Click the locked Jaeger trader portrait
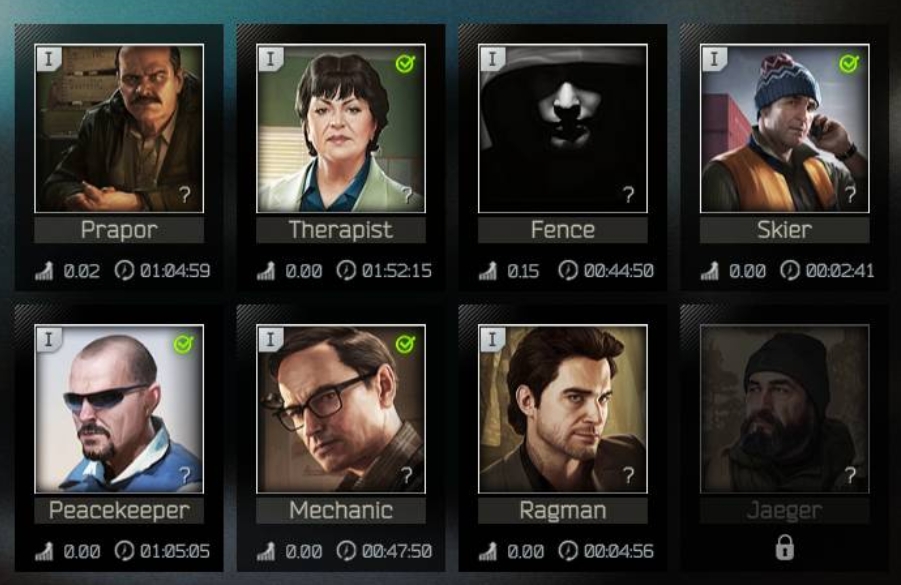 [784, 408]
